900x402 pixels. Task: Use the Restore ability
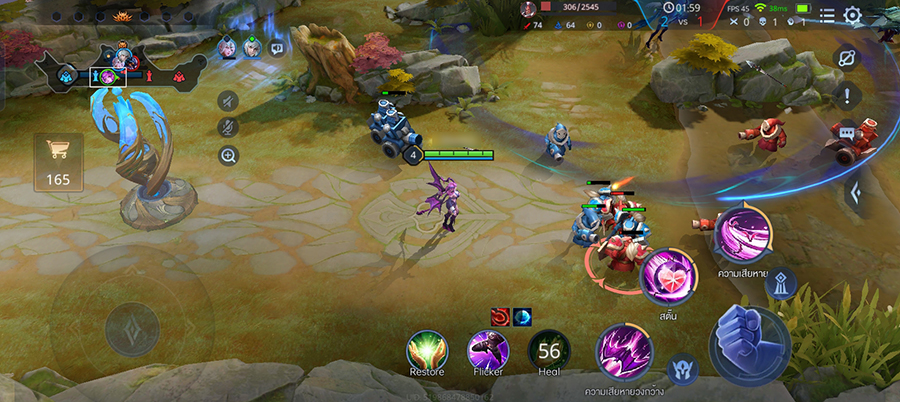[x=427, y=350]
